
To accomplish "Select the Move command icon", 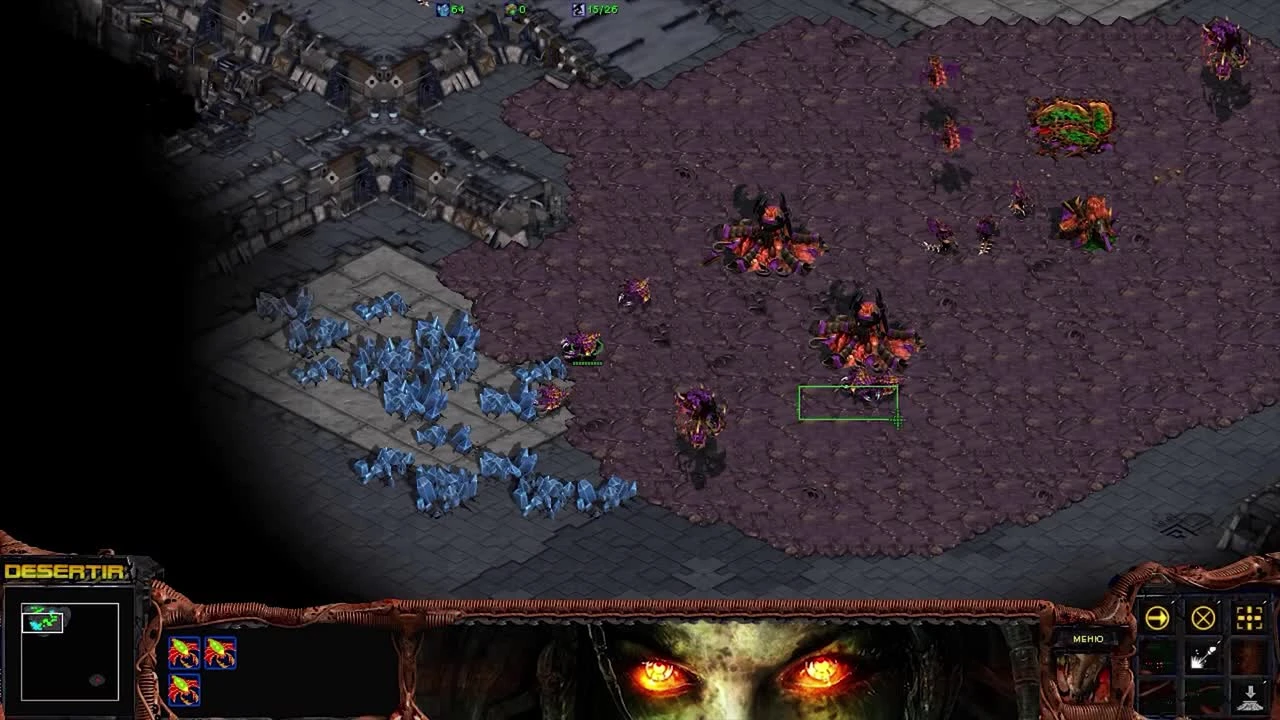I will [x=1156, y=617].
